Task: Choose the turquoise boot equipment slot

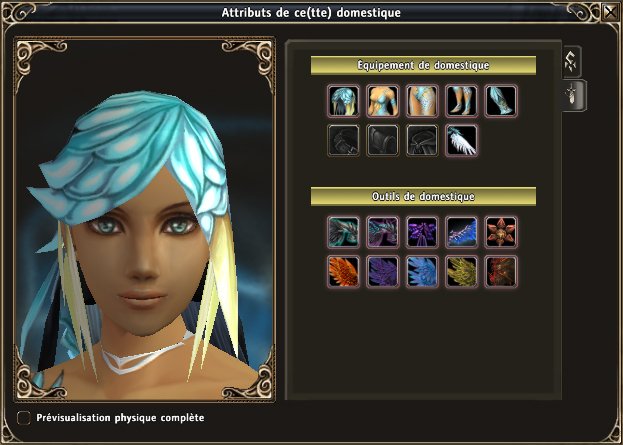Action: pos(499,101)
